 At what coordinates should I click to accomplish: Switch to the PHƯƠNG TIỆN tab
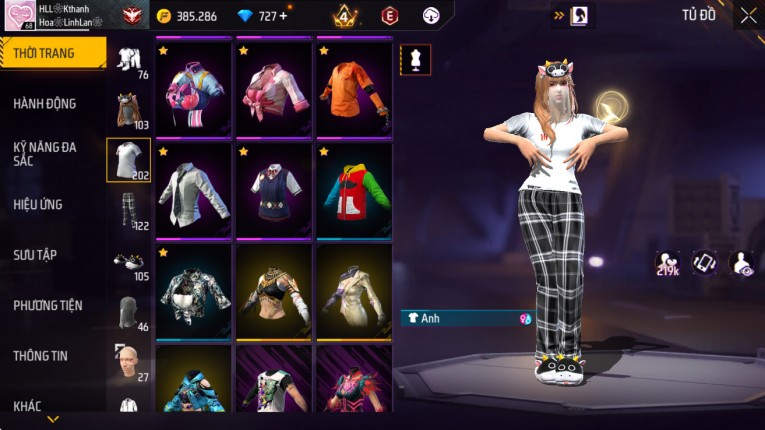point(48,305)
